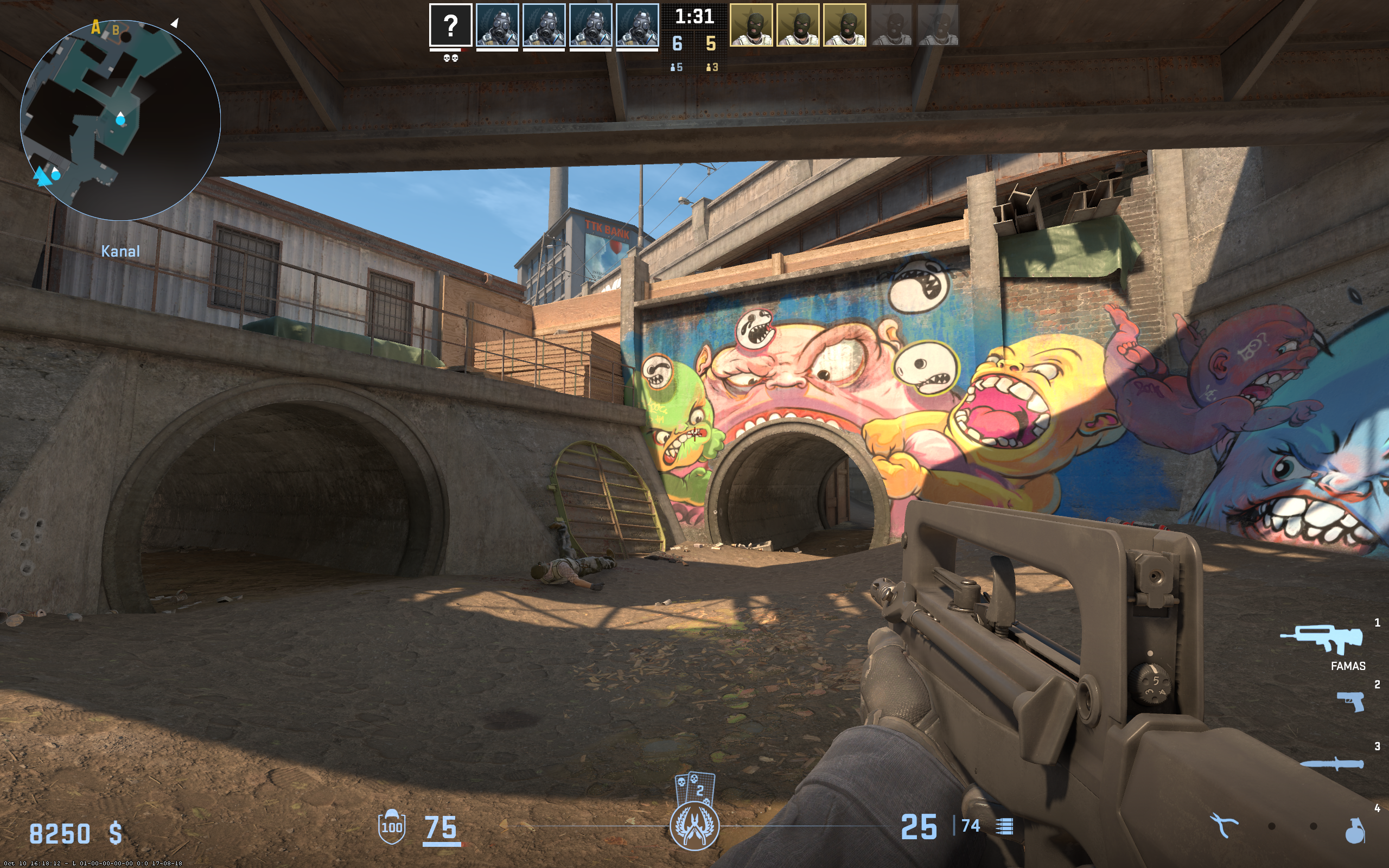Screen dimensions: 1389x868
Task: Click the bombsite B marker on radar
Action: pyautogui.click(x=116, y=30)
